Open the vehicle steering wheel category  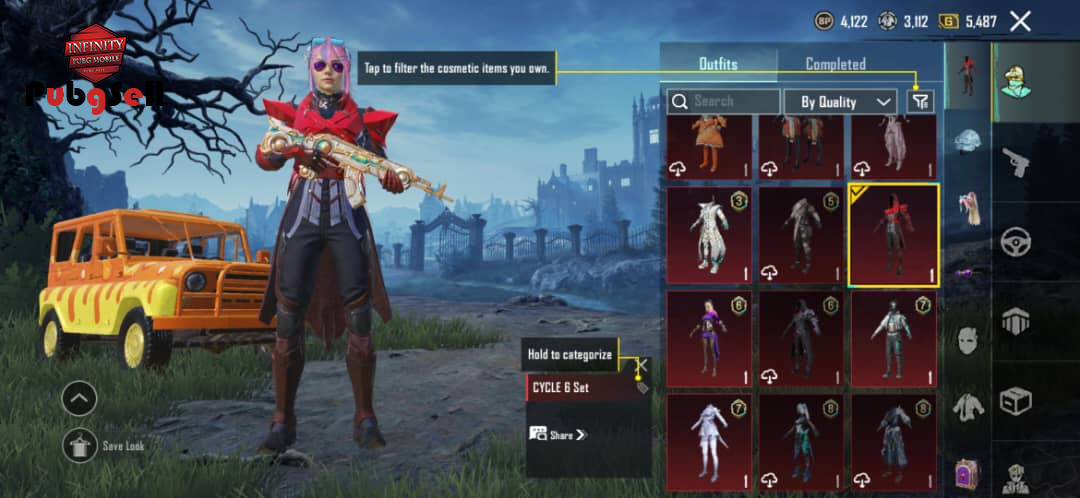point(1016,242)
